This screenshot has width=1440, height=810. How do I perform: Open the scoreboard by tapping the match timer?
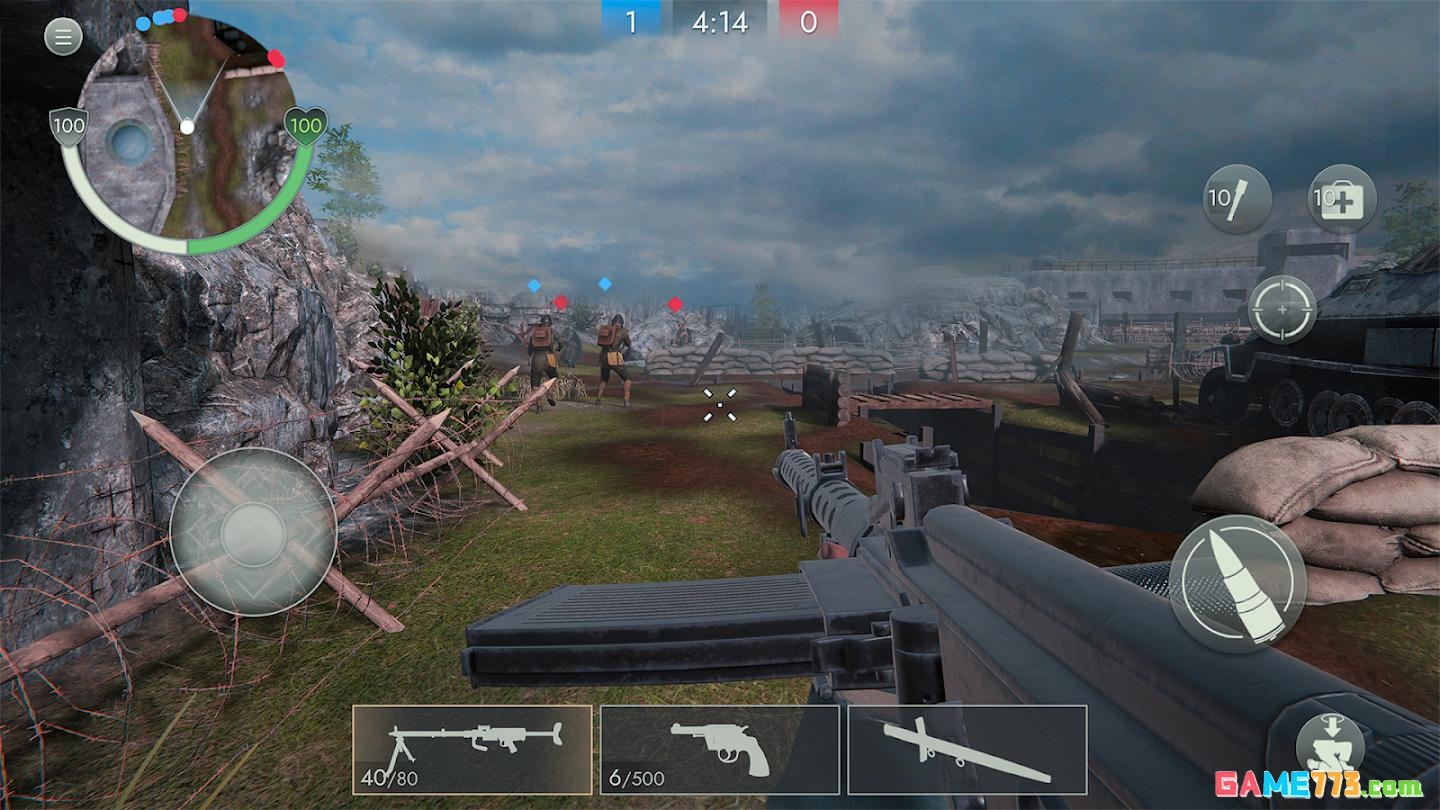click(x=718, y=21)
